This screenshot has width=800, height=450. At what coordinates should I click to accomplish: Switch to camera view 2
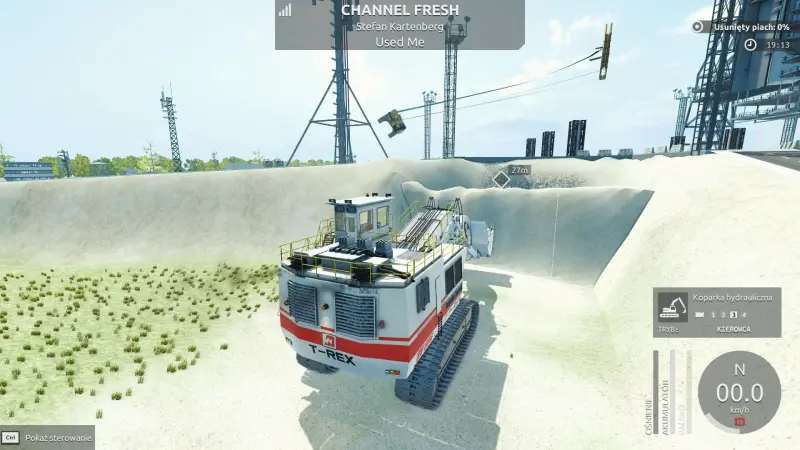[x=722, y=315]
